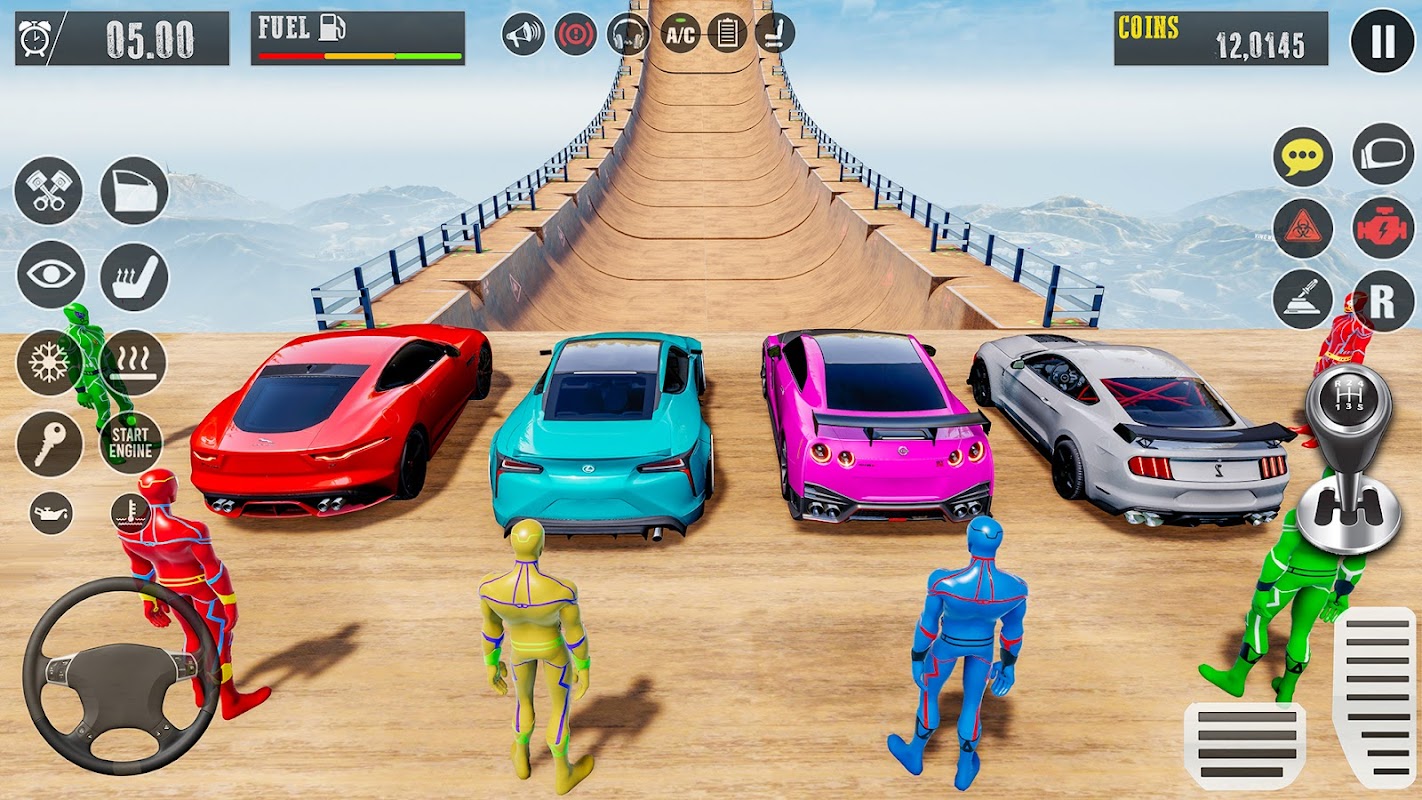Select the crossed pistons icon
1422x800 pixels.
pos(48,190)
